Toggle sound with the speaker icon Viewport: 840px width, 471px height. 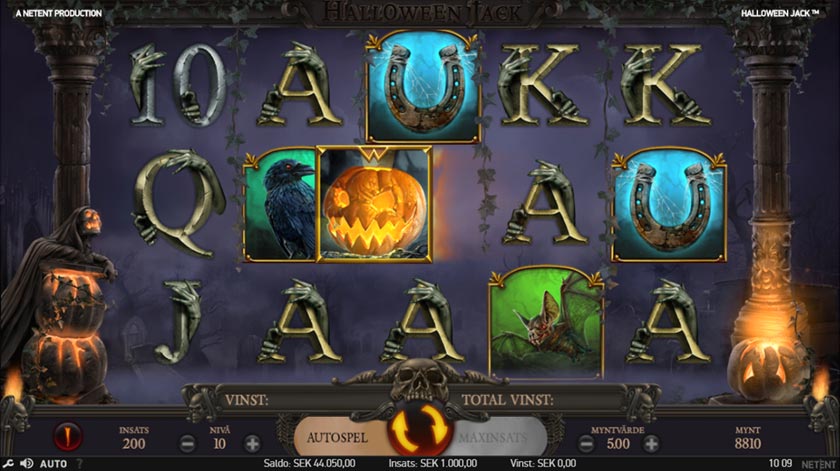pyautogui.click(x=26, y=464)
